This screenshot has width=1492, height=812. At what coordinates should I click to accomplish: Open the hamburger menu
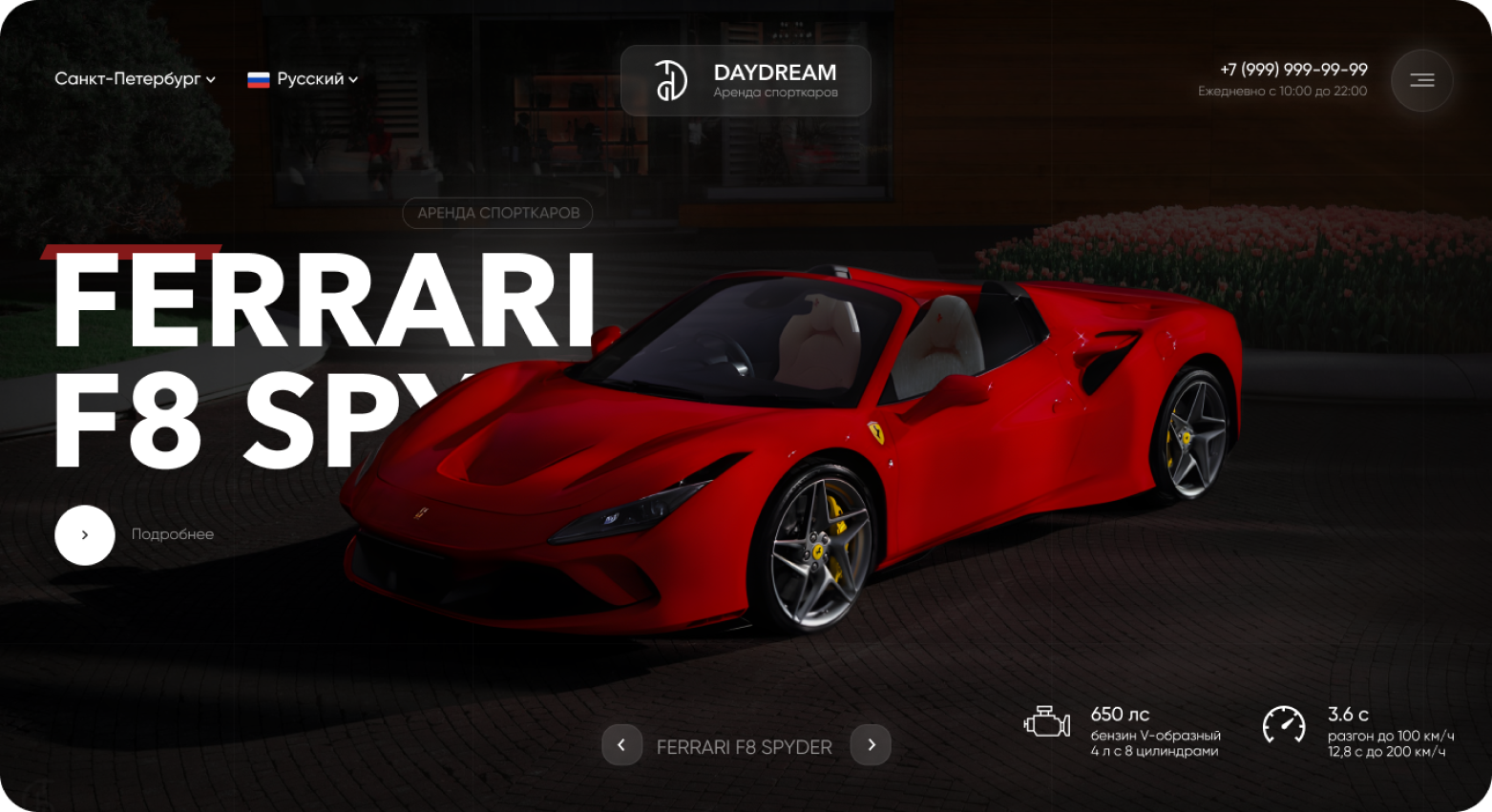coord(1421,80)
